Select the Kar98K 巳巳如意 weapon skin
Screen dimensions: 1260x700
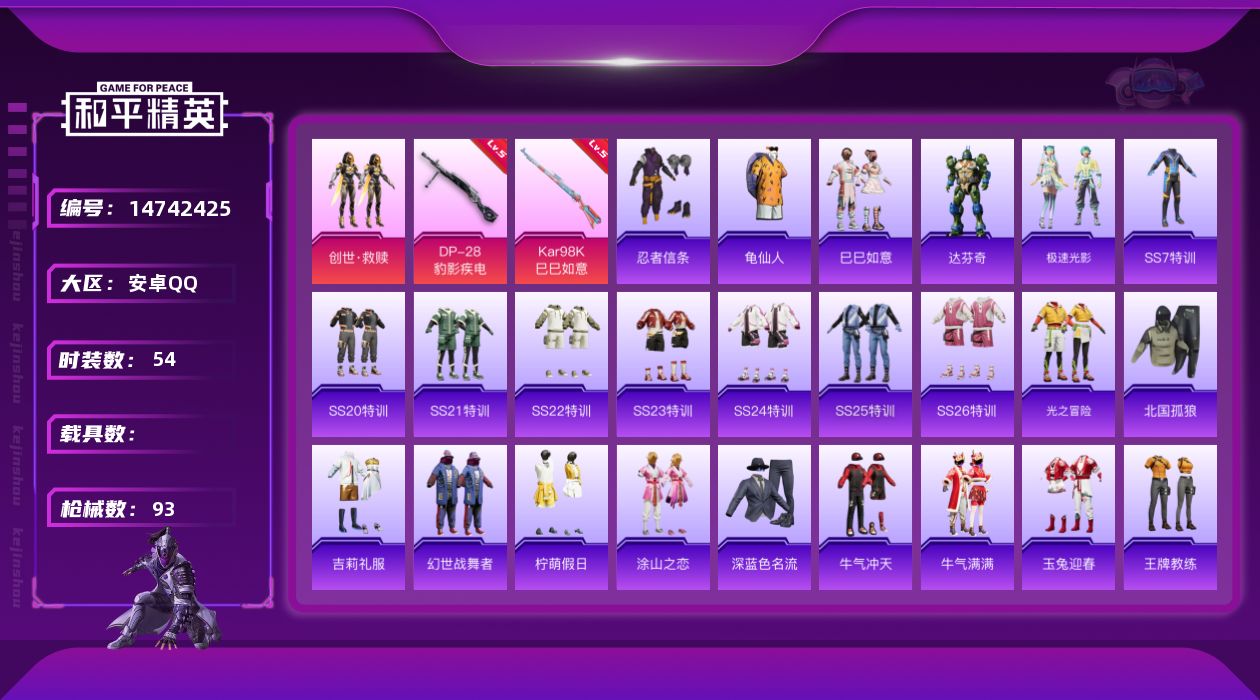point(561,211)
